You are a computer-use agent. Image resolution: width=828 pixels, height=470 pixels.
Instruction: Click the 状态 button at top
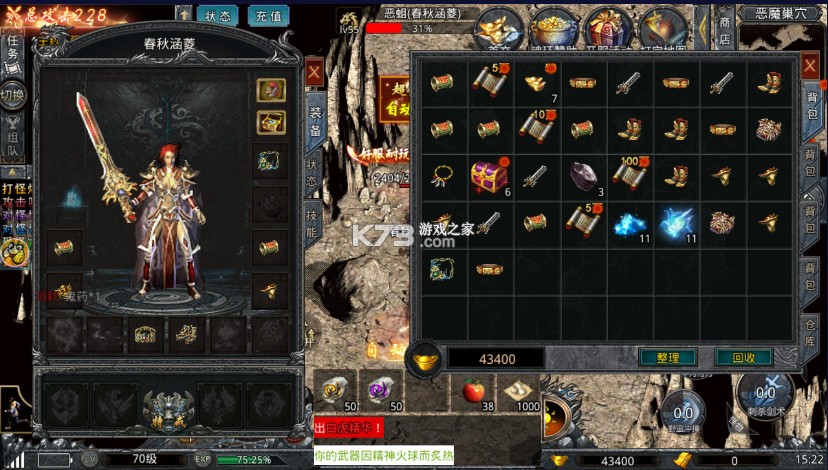pos(217,16)
